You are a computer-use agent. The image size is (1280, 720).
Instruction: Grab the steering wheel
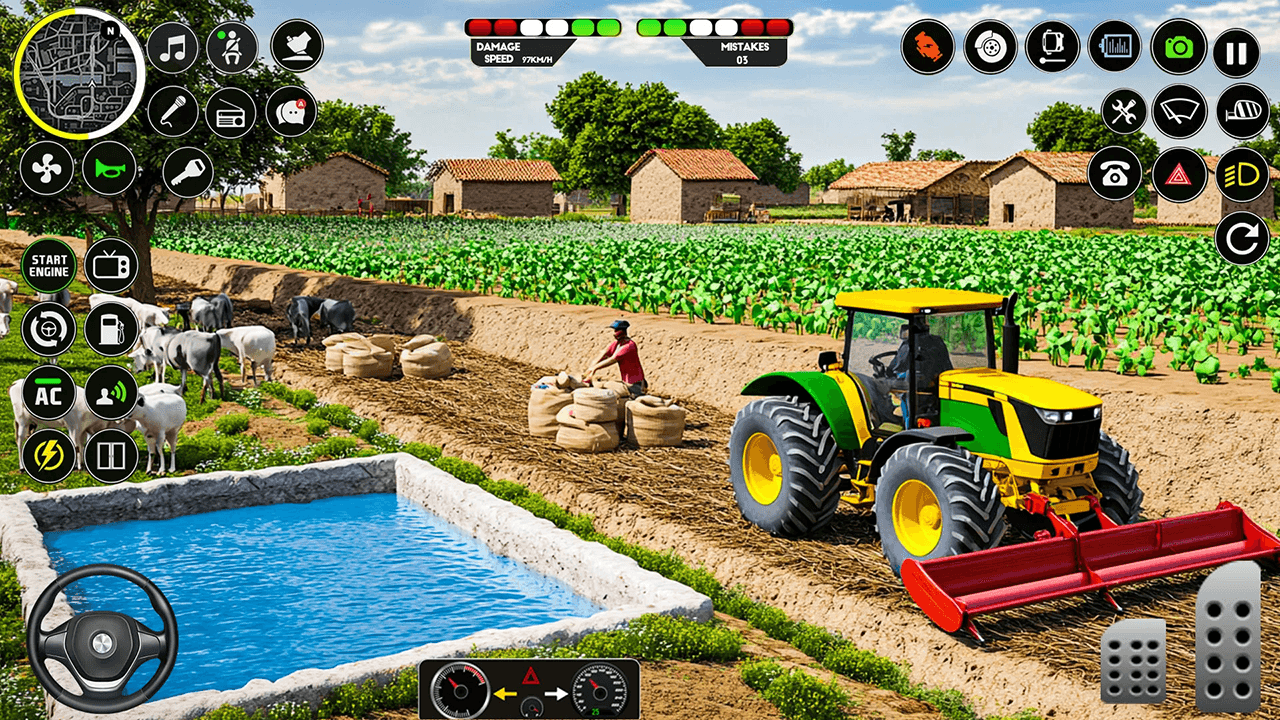(103, 640)
